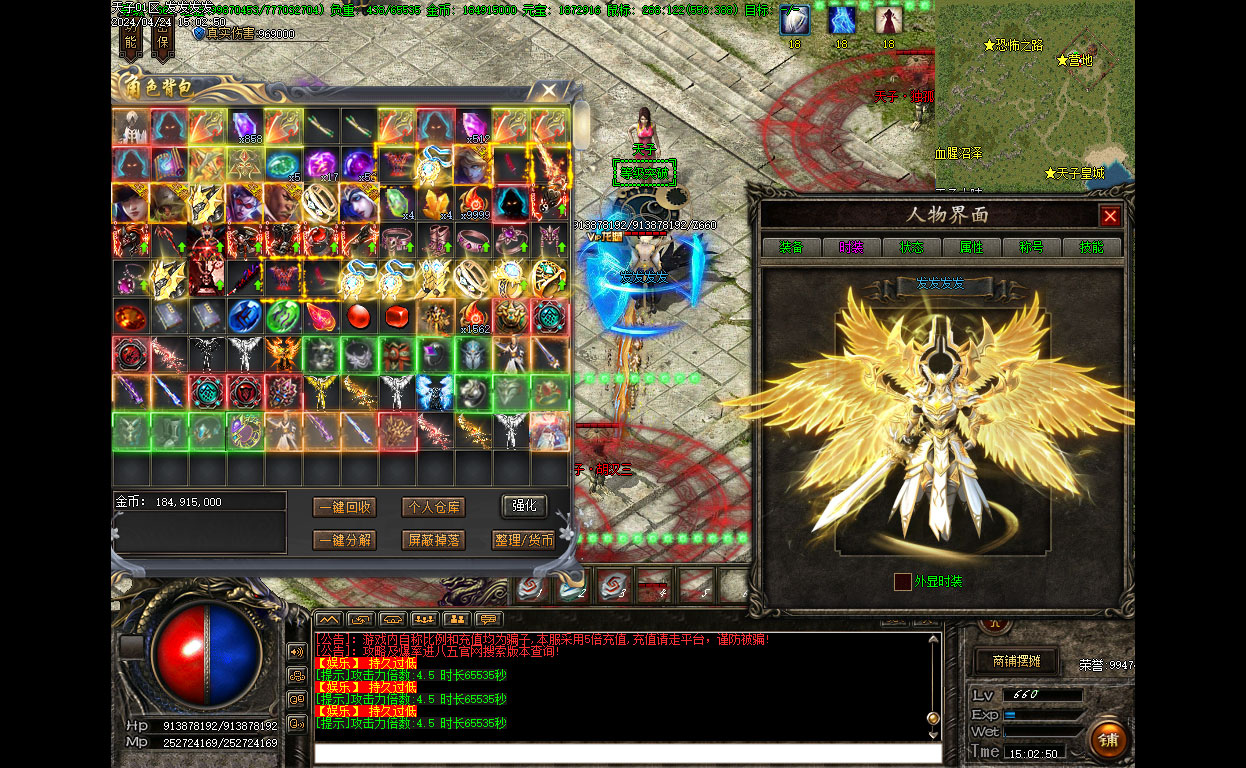Focus the chat input box
This screenshot has width=1246, height=768.
click(627, 753)
